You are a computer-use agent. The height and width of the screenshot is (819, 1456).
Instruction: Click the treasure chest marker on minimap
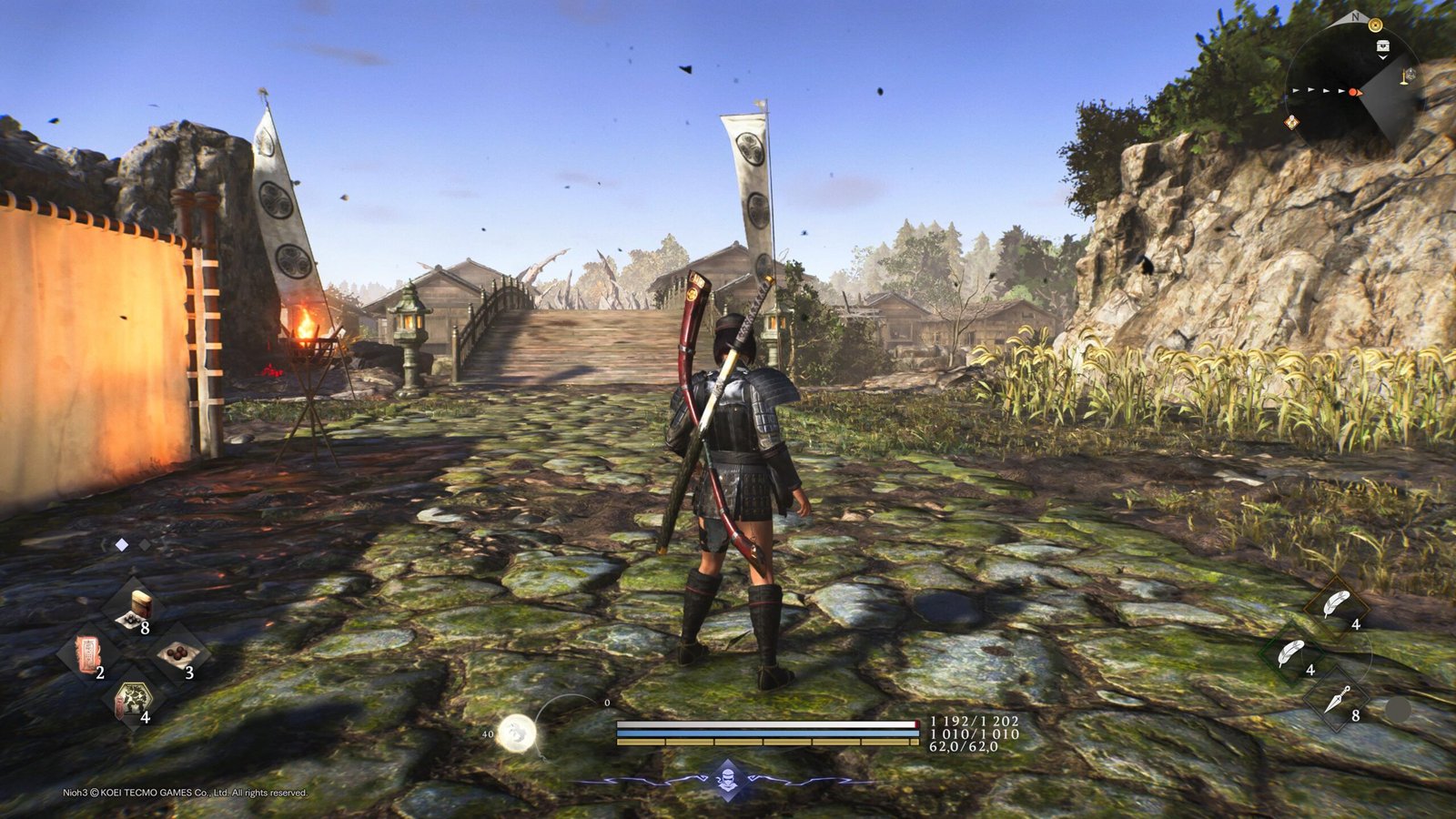1383,46
